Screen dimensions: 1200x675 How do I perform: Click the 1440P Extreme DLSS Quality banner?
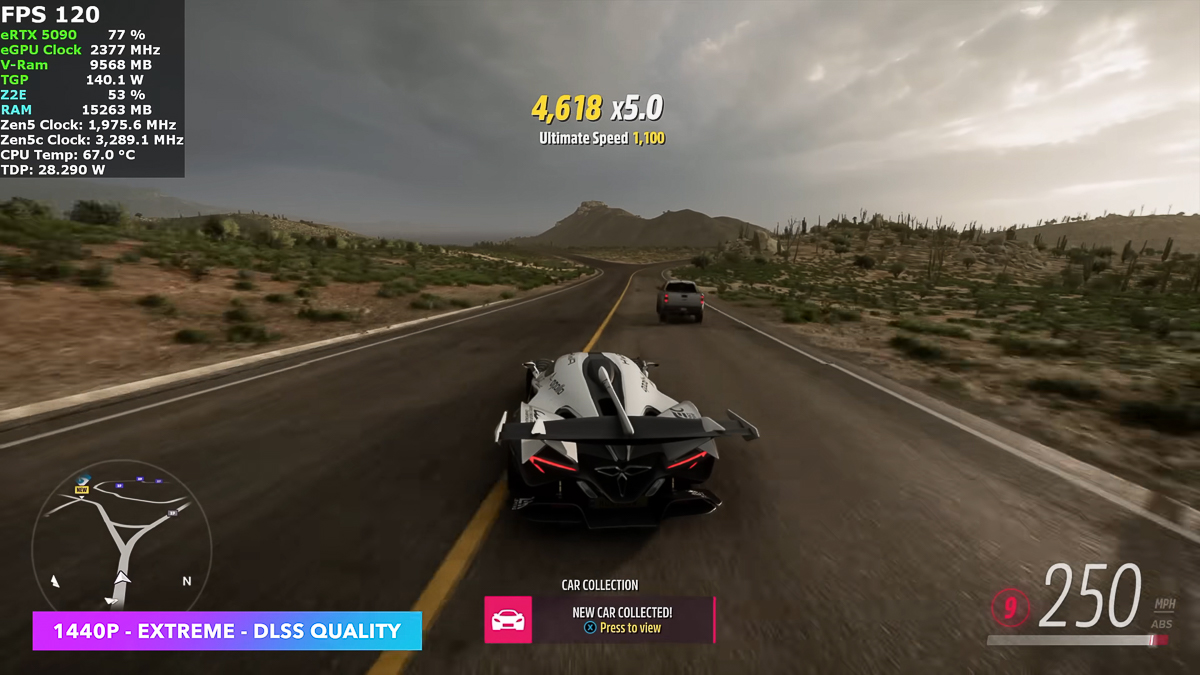click(x=227, y=631)
